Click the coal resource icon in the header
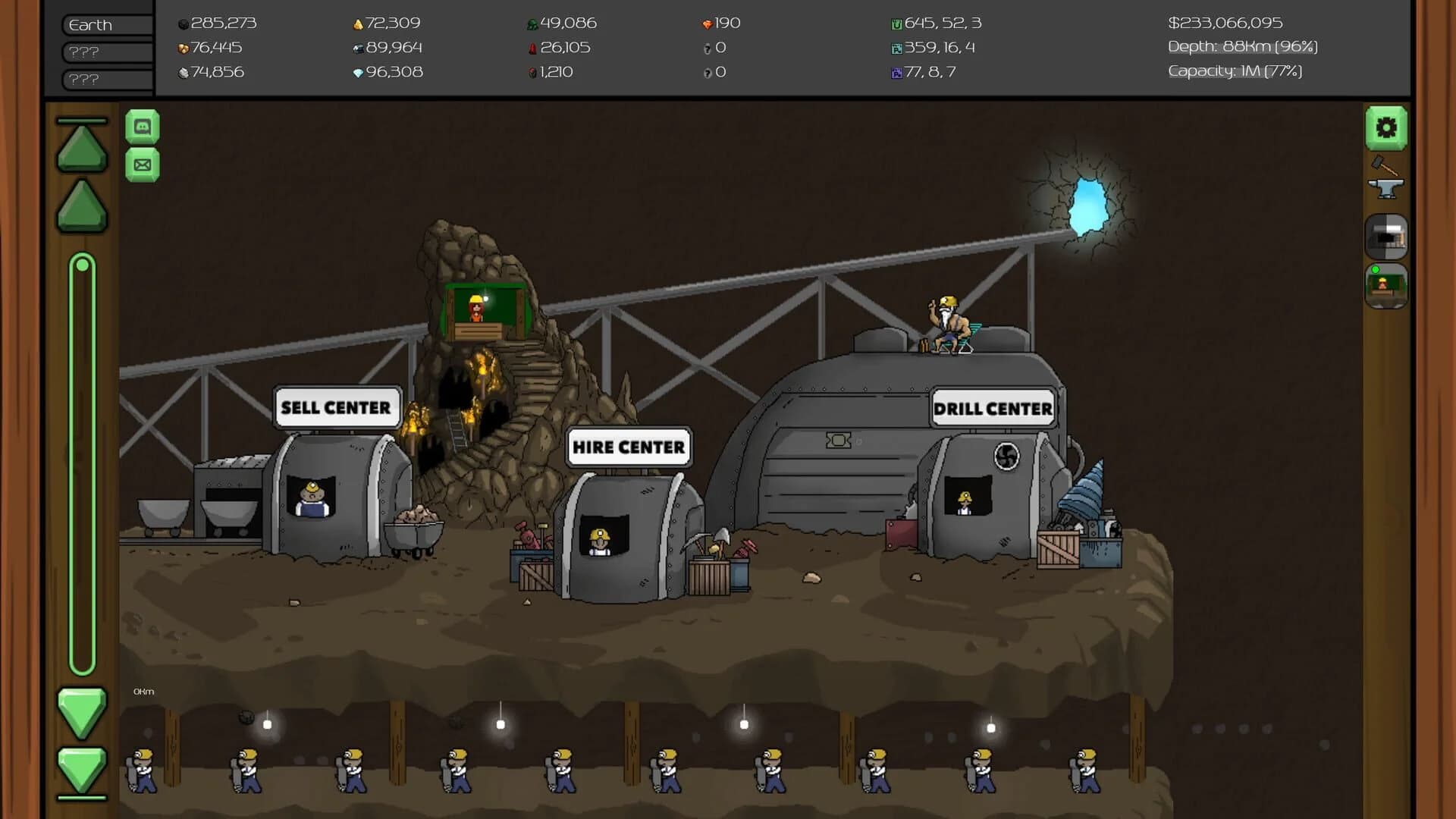This screenshot has height=819, width=1456. tap(181, 23)
